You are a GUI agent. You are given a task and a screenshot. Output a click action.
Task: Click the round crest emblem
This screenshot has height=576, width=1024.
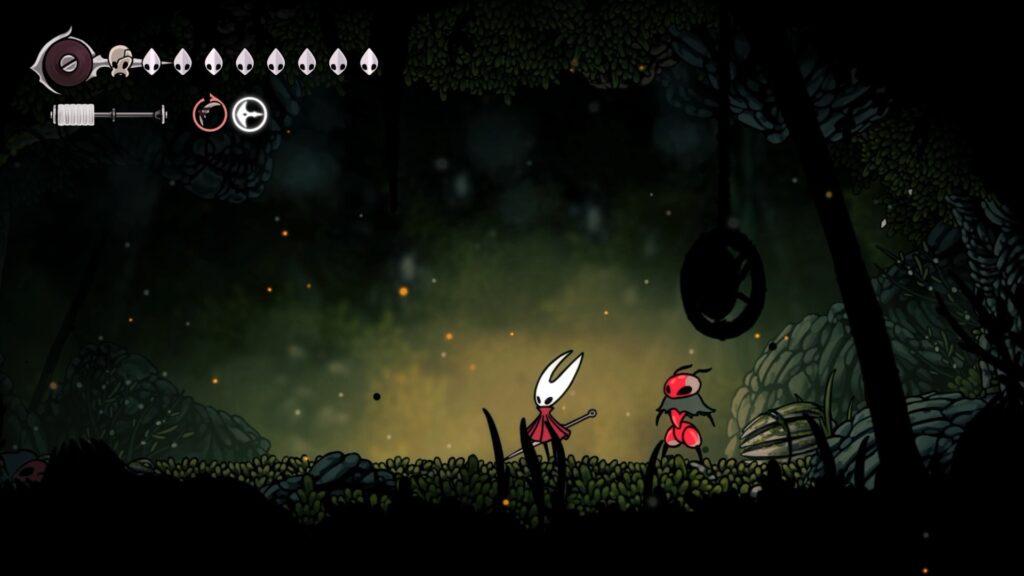pos(69,62)
